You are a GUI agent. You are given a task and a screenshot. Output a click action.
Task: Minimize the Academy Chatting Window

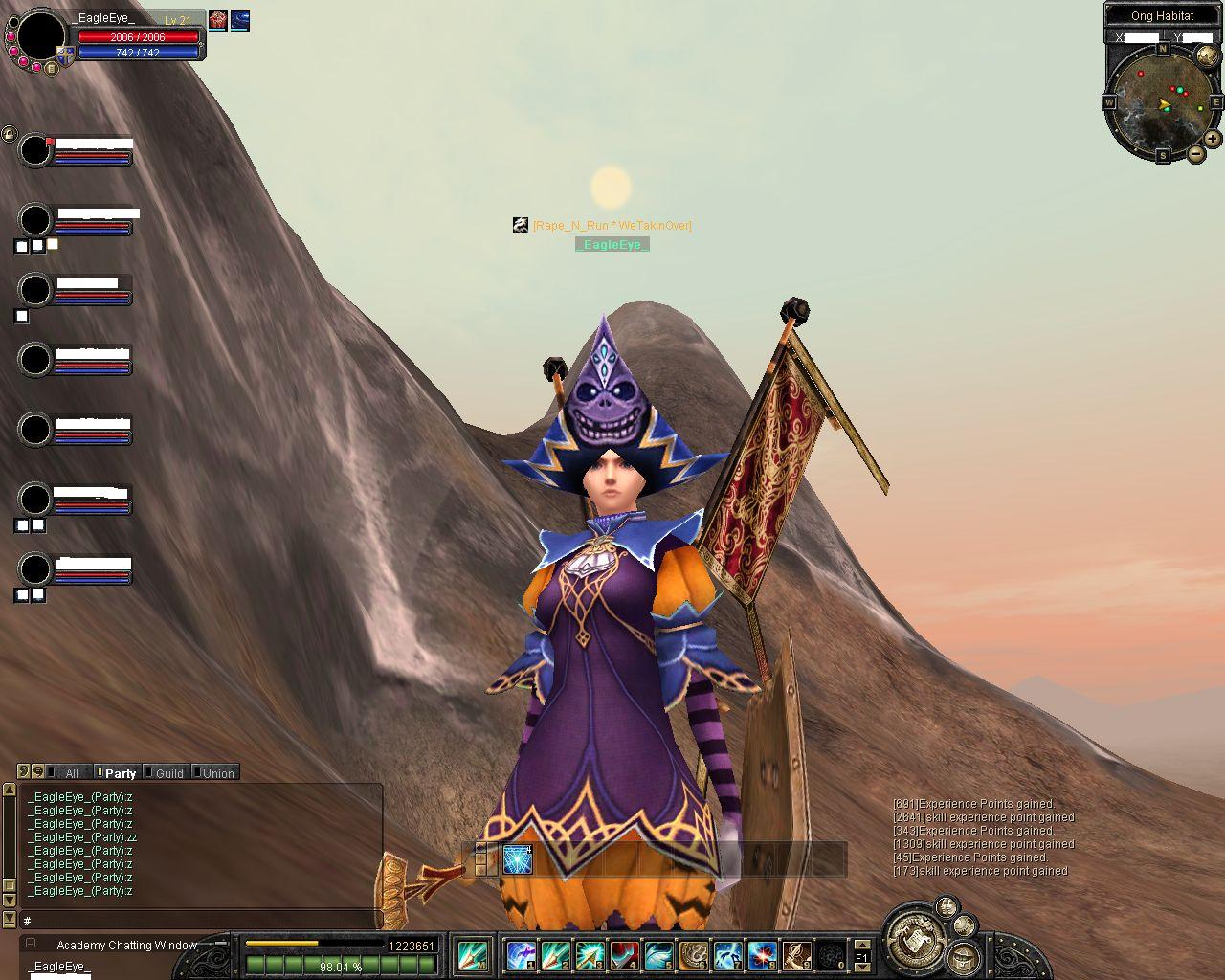[31, 944]
